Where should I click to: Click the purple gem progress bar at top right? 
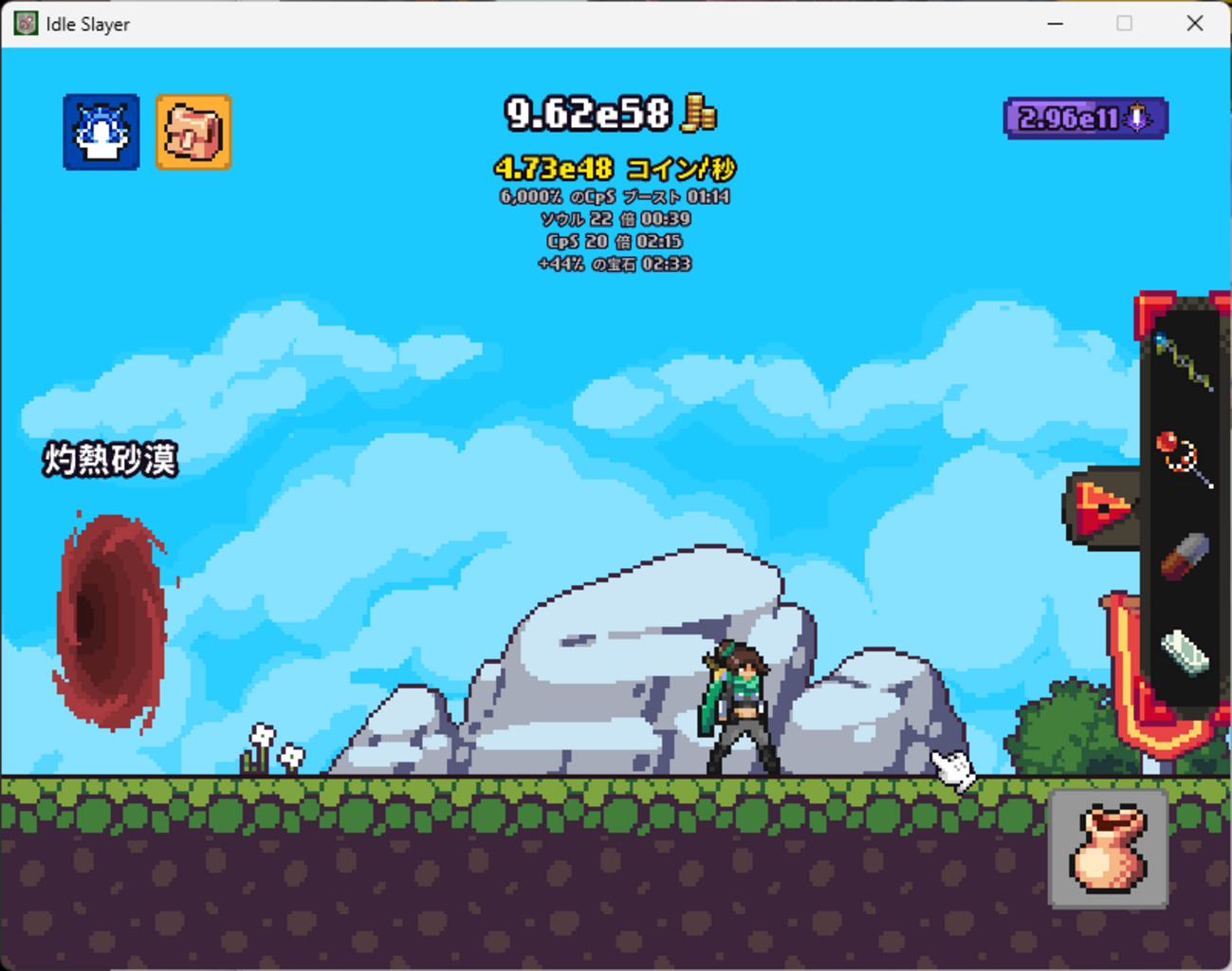coord(1084,117)
